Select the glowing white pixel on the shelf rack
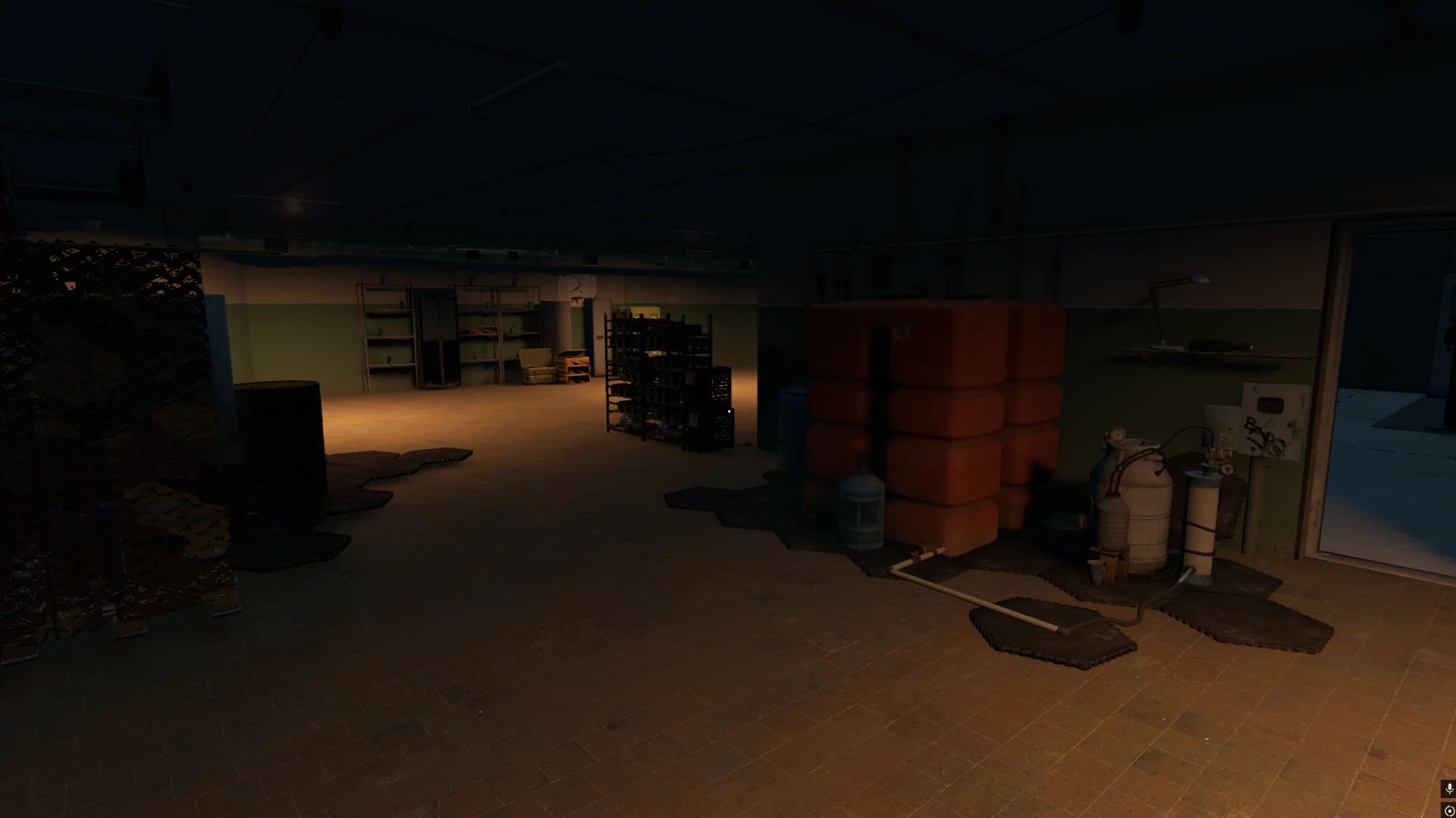 tap(731, 410)
